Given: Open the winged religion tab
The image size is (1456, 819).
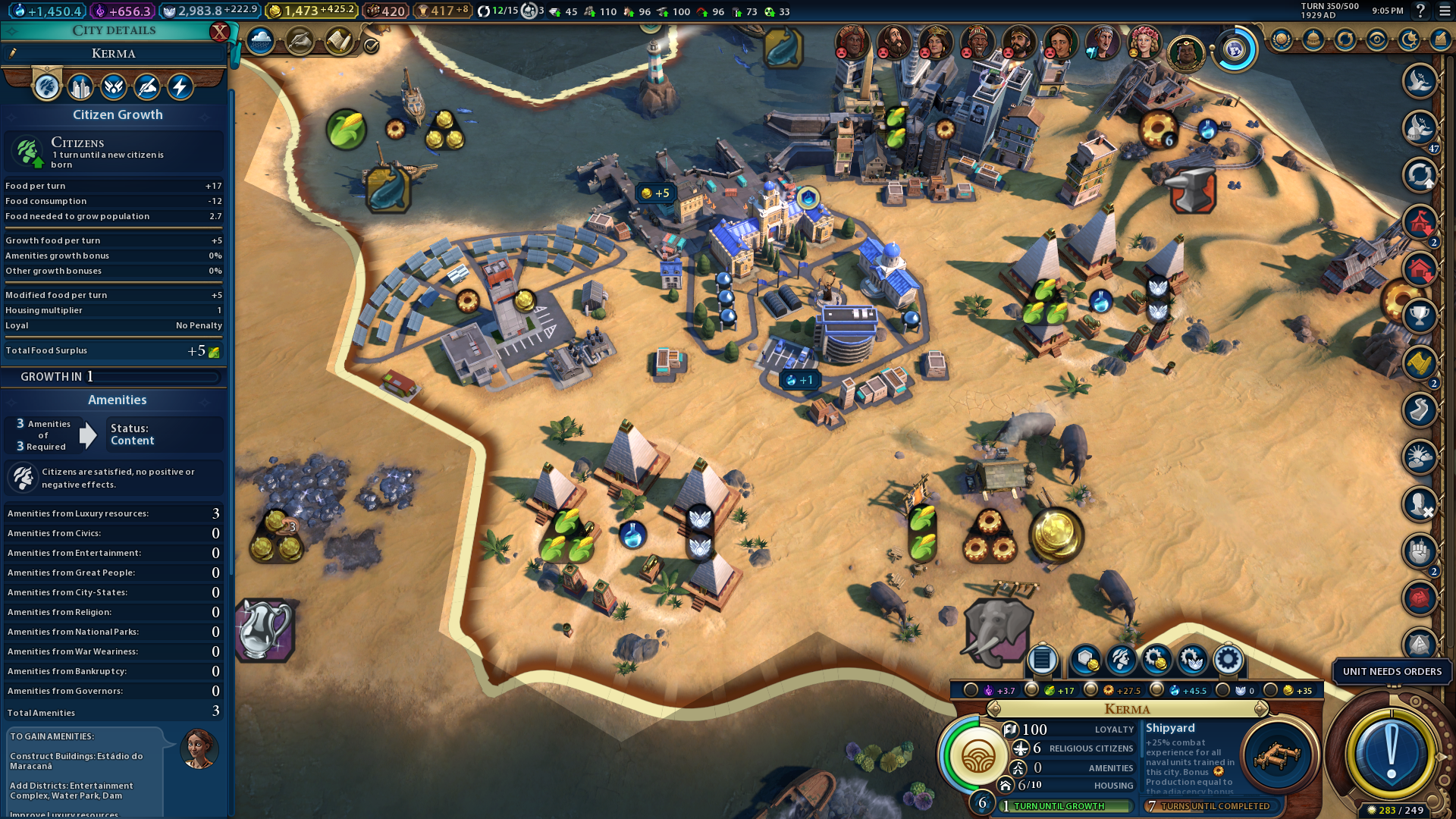Looking at the screenshot, I should [x=114, y=87].
